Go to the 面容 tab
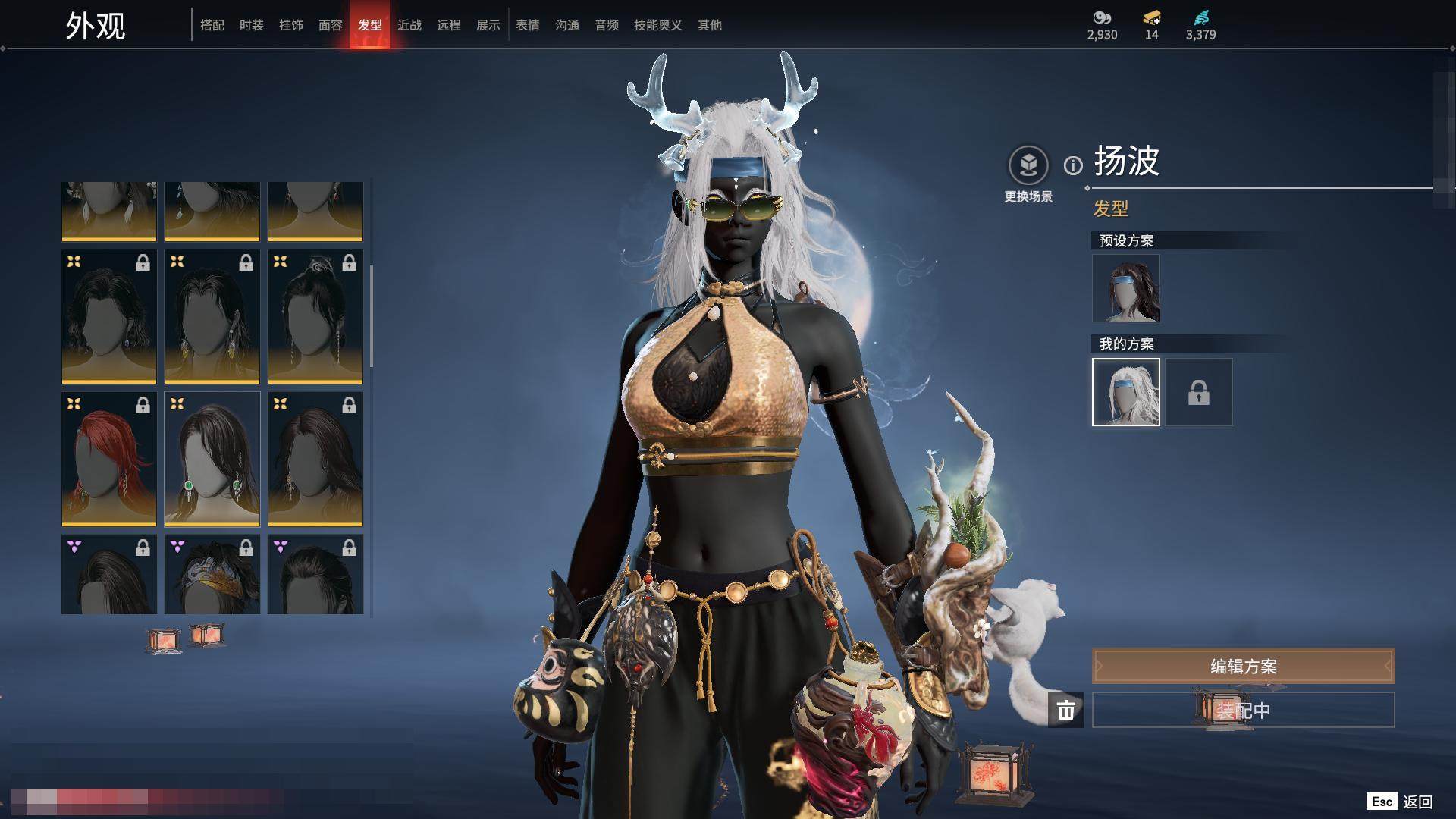1456x819 pixels. pos(331,25)
